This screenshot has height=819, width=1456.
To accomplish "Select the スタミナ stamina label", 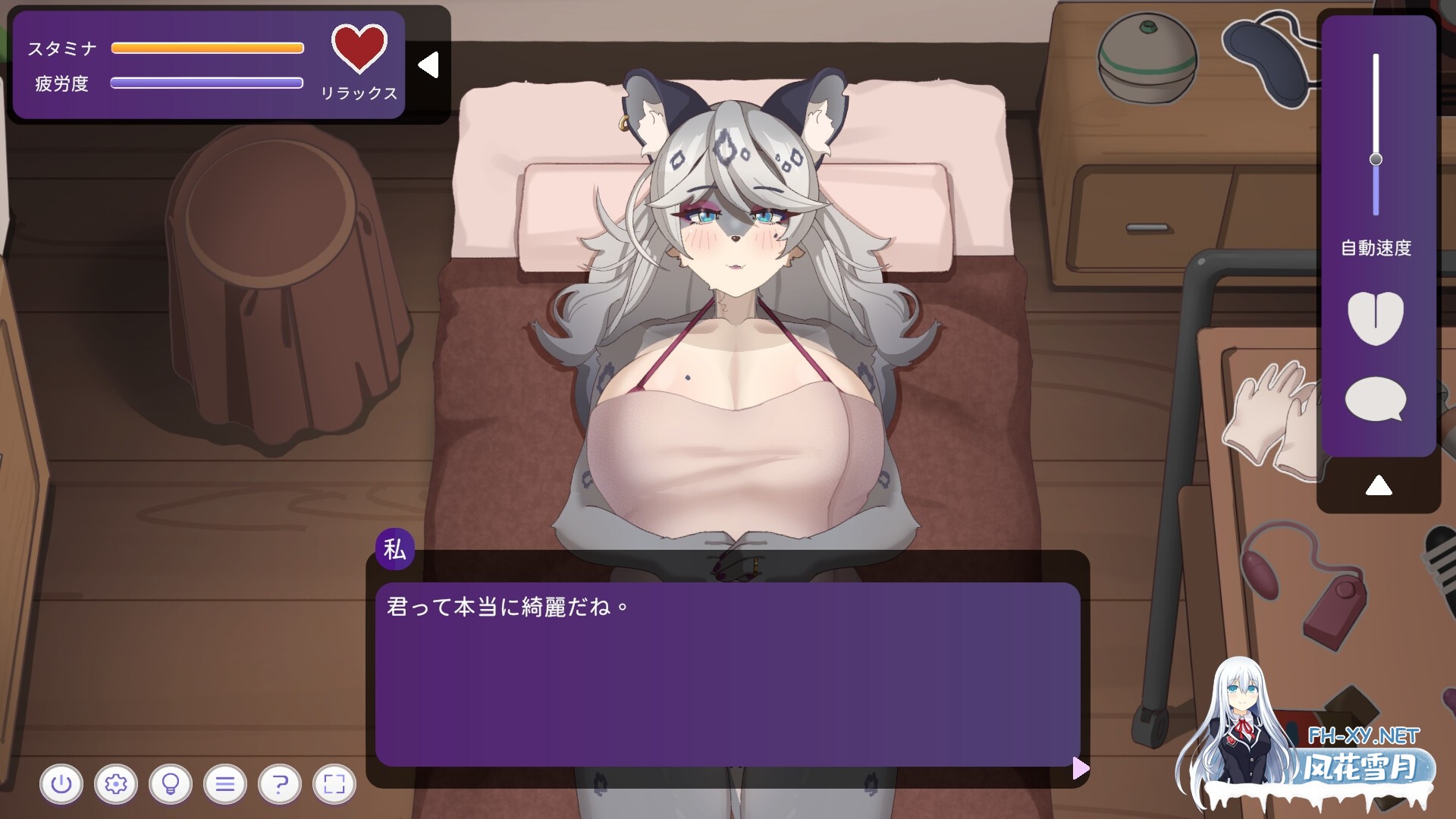I will tap(63, 48).
